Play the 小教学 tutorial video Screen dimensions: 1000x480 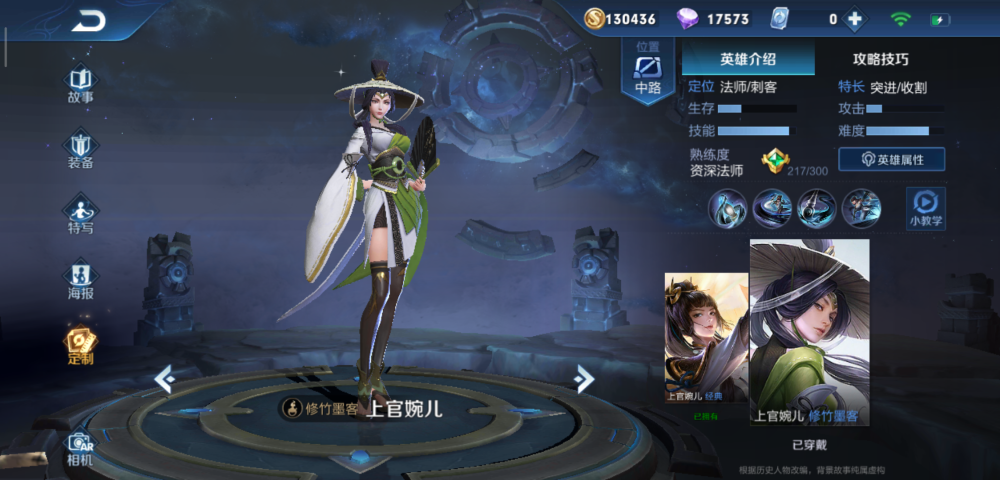click(926, 207)
